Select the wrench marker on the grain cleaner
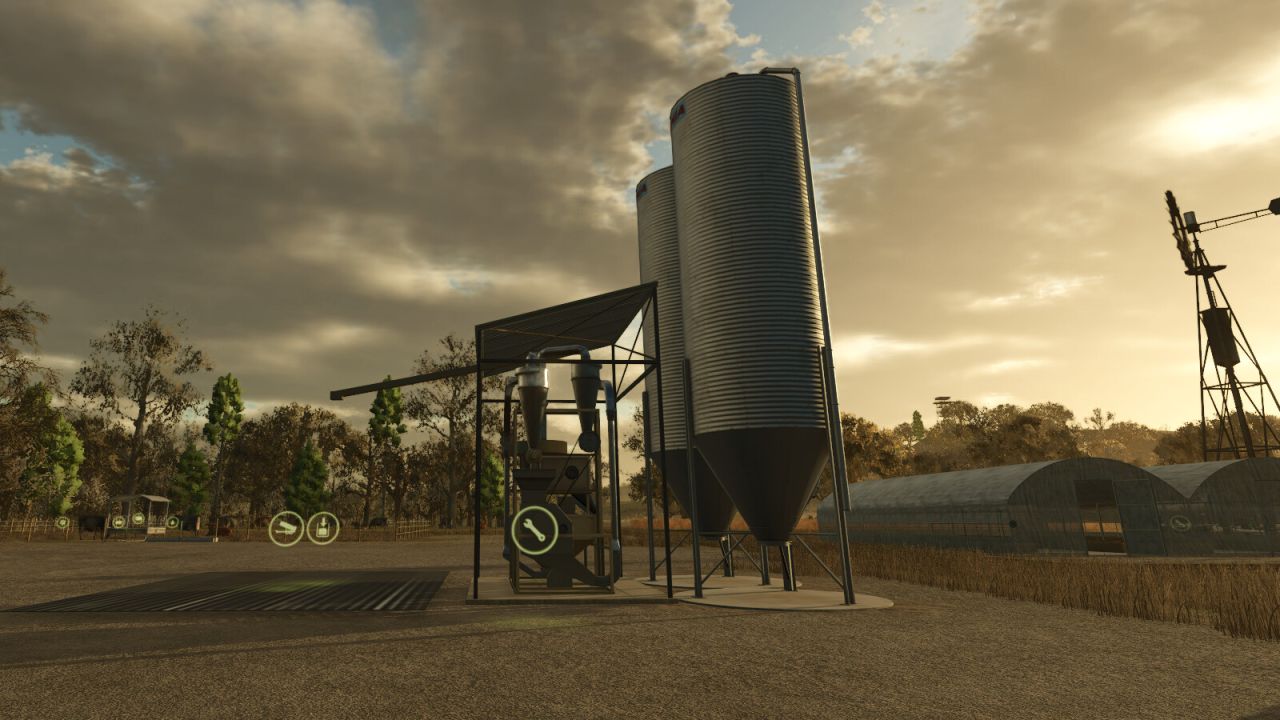The height and width of the screenshot is (720, 1280). [535, 530]
